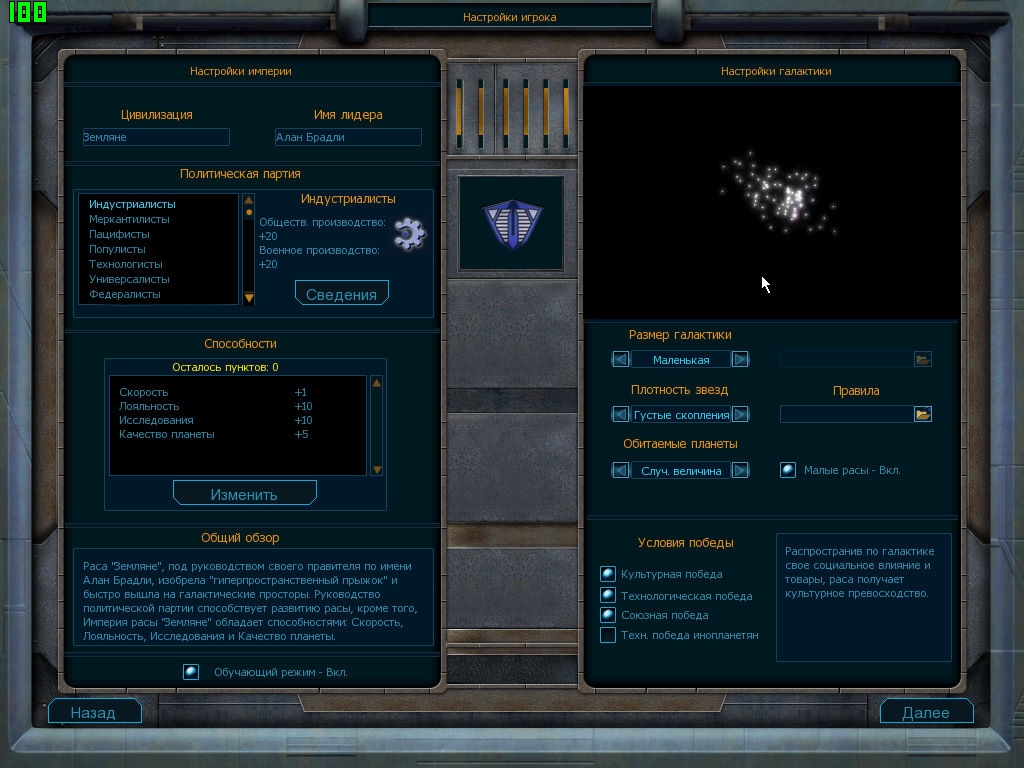This screenshot has height=768, width=1024.
Task: Choose the Пацифисты political party
Action: [119, 234]
